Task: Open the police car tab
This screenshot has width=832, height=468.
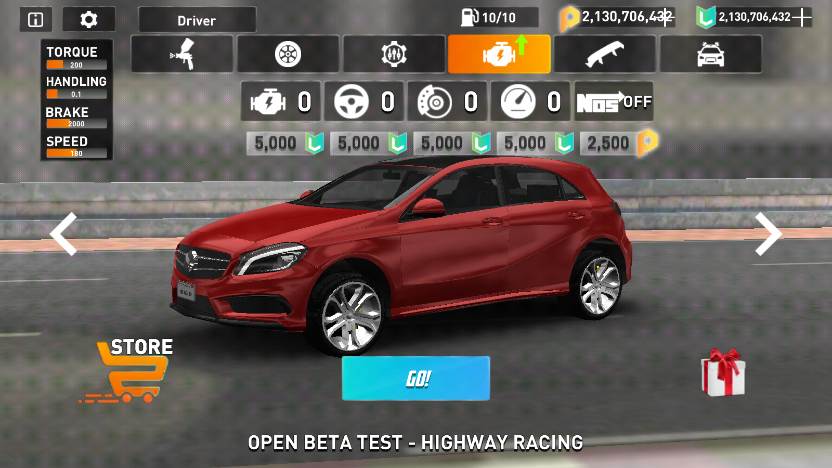Action: [x=710, y=54]
